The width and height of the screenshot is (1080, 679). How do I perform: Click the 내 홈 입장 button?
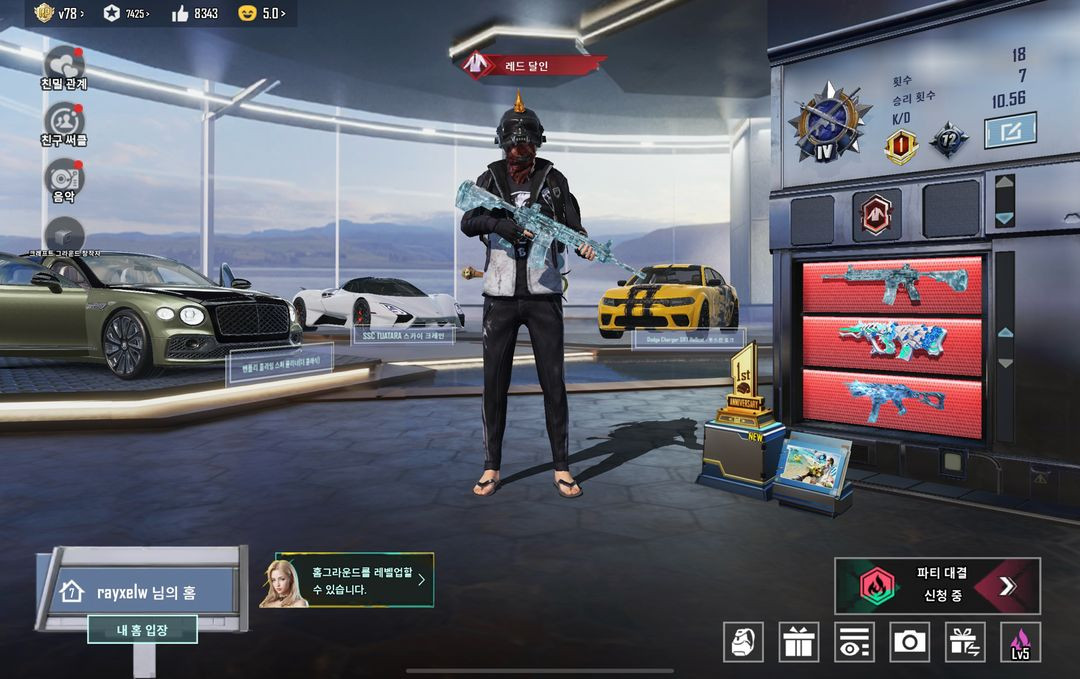pos(142,629)
